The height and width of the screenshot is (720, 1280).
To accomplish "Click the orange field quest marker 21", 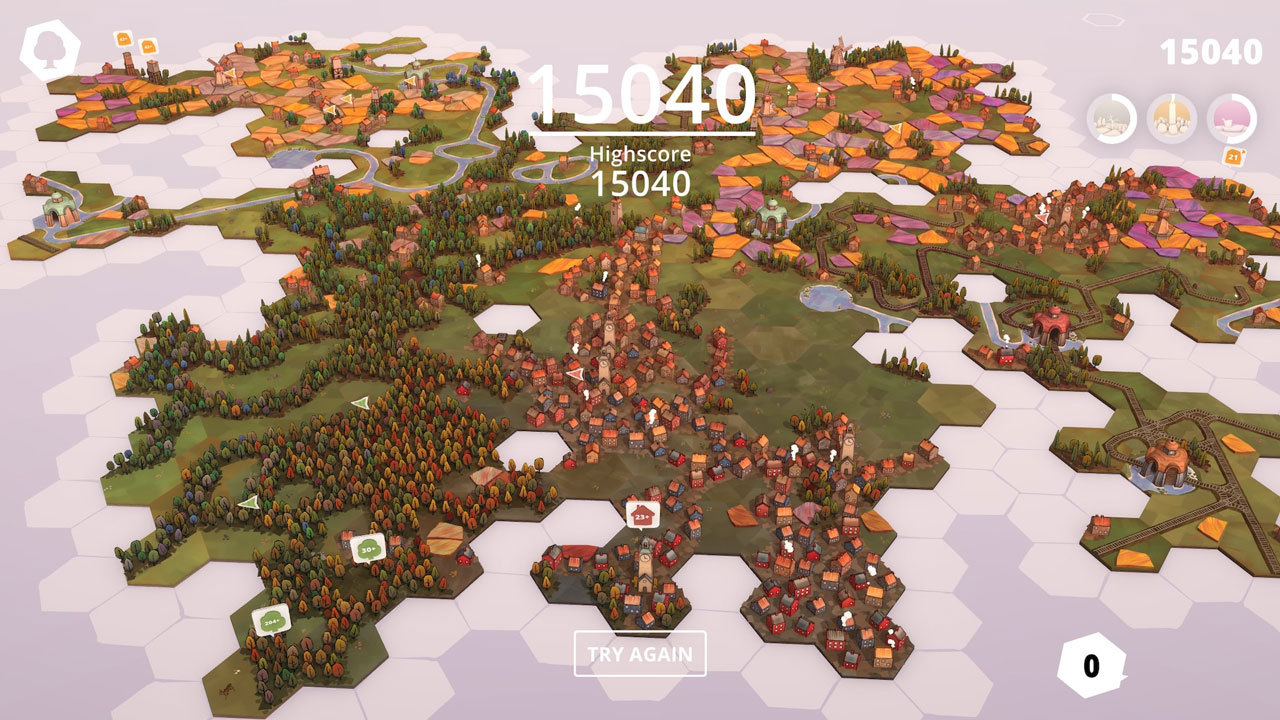I will pyautogui.click(x=1233, y=156).
